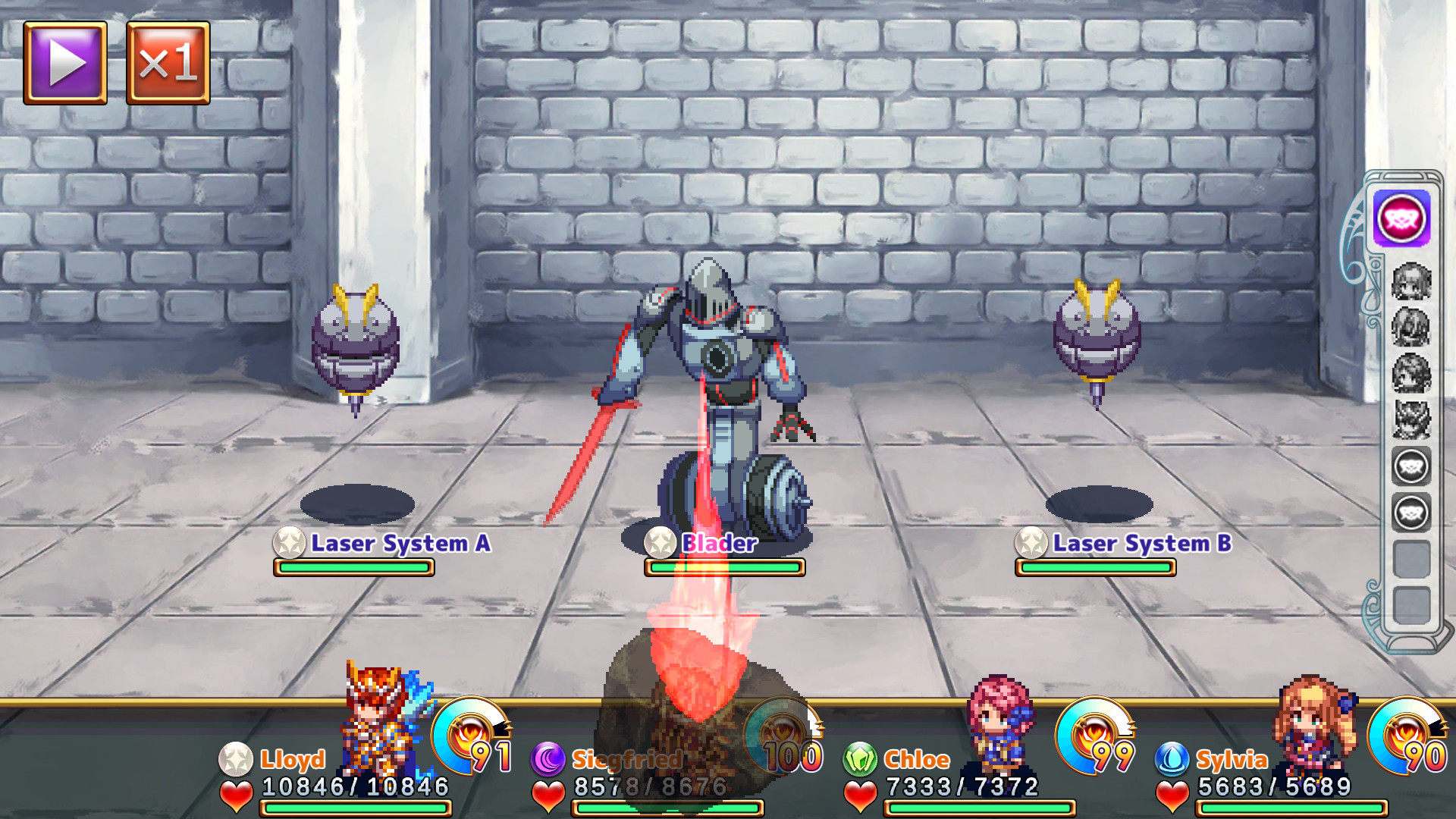
Task: Select the glowing pink skull turn indicator
Action: tap(1400, 220)
